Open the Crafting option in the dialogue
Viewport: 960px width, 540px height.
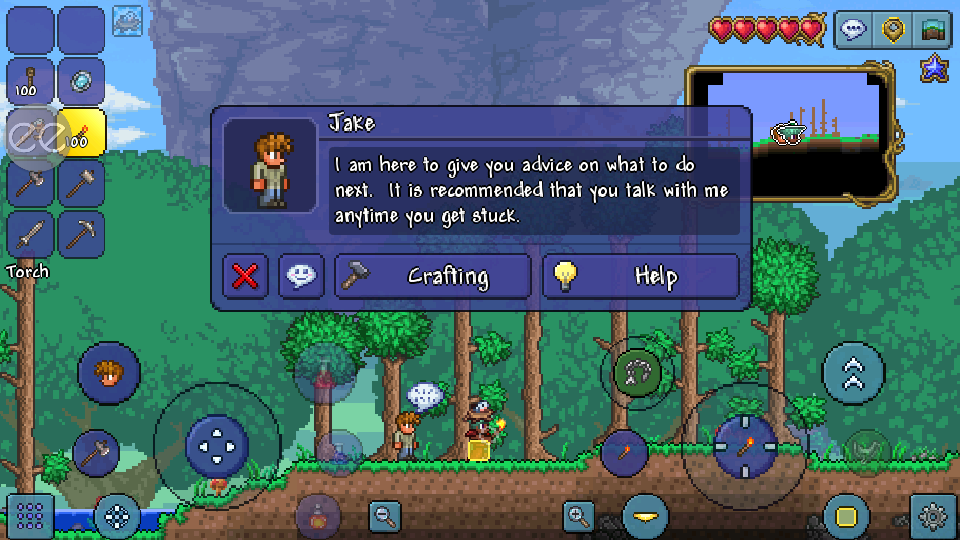point(432,277)
